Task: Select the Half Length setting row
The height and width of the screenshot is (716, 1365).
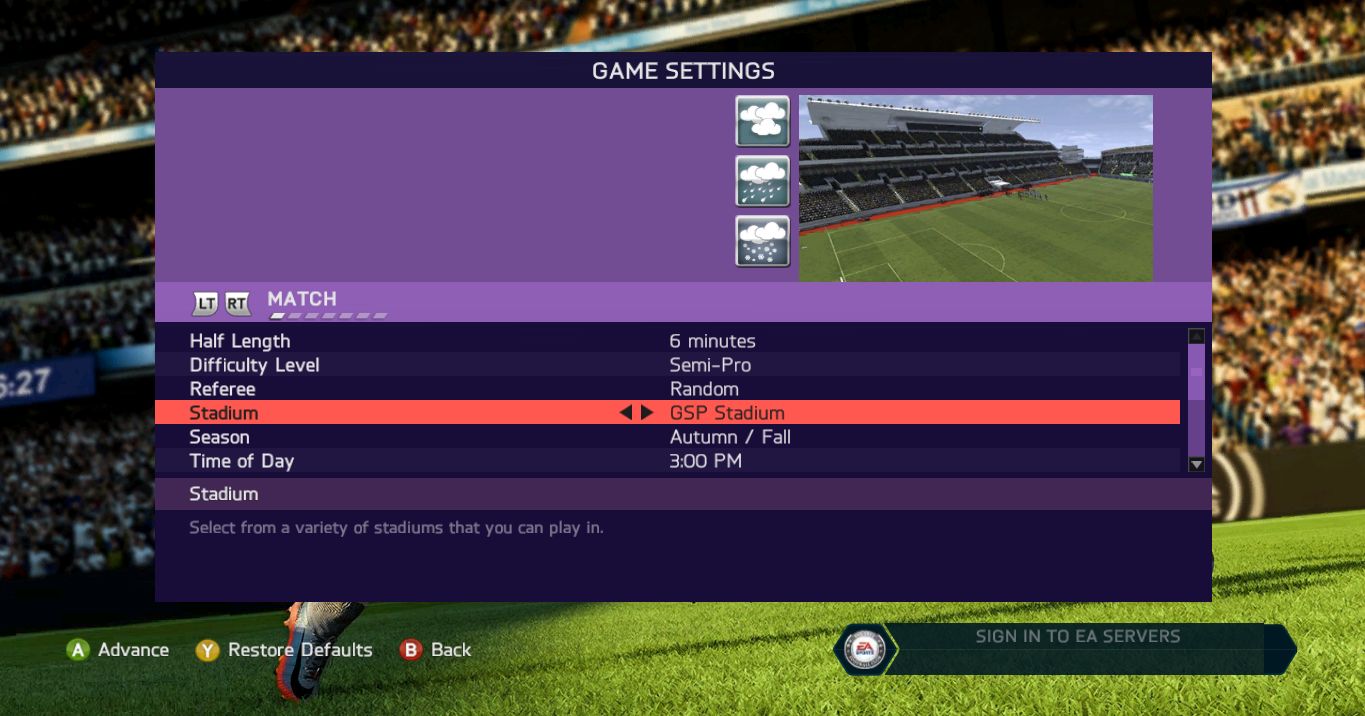Action: pos(667,341)
